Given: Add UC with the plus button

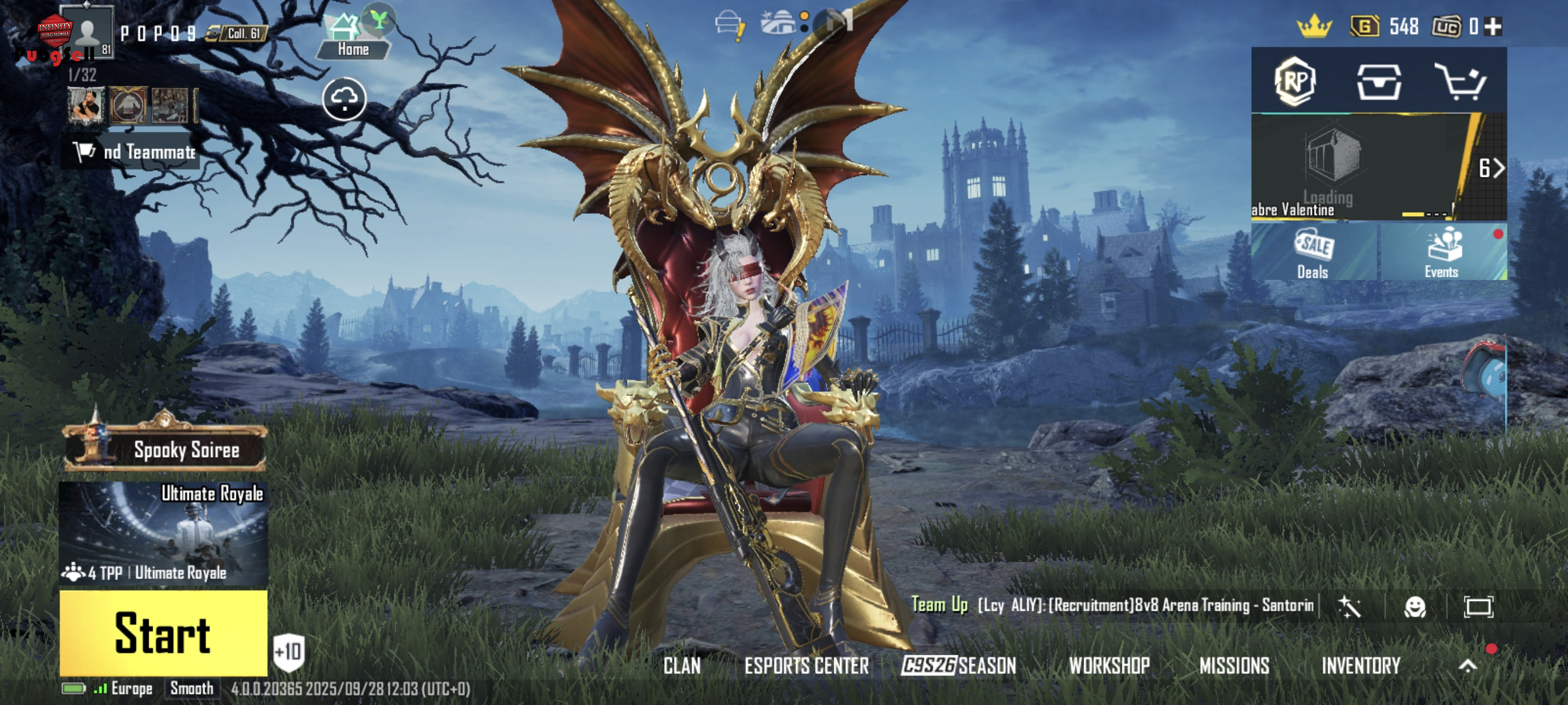Looking at the screenshot, I should coord(1493,26).
